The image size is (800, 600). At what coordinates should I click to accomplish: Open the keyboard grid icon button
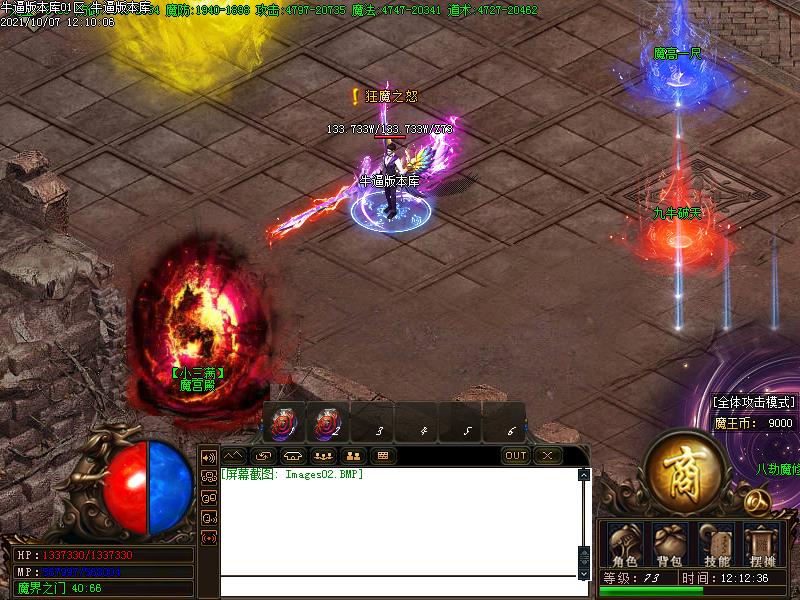pos(381,456)
